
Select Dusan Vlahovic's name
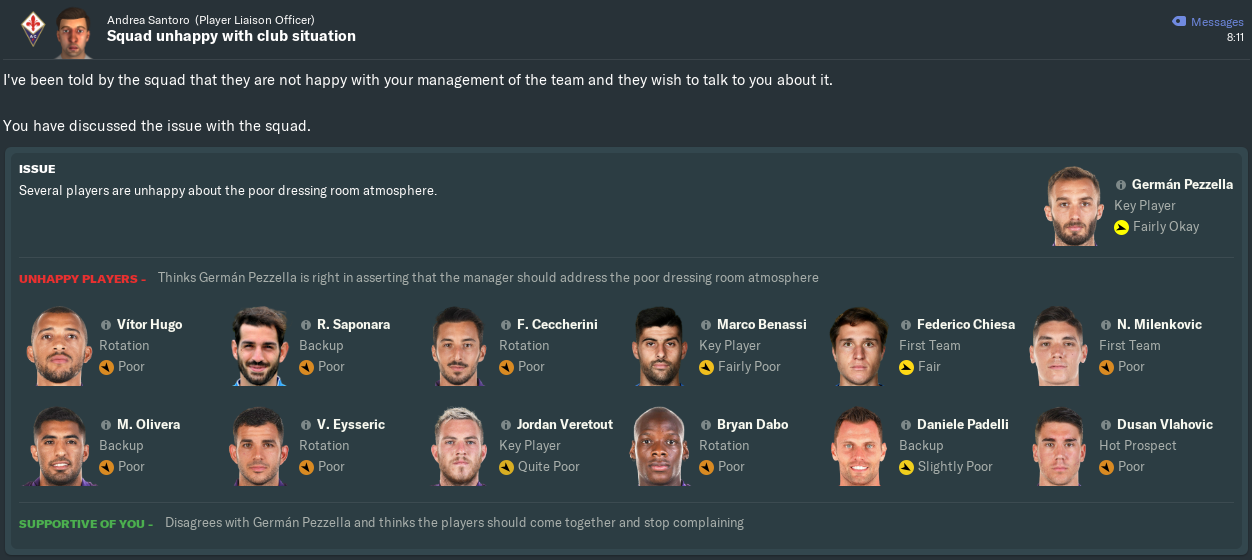pyautogui.click(x=1165, y=425)
